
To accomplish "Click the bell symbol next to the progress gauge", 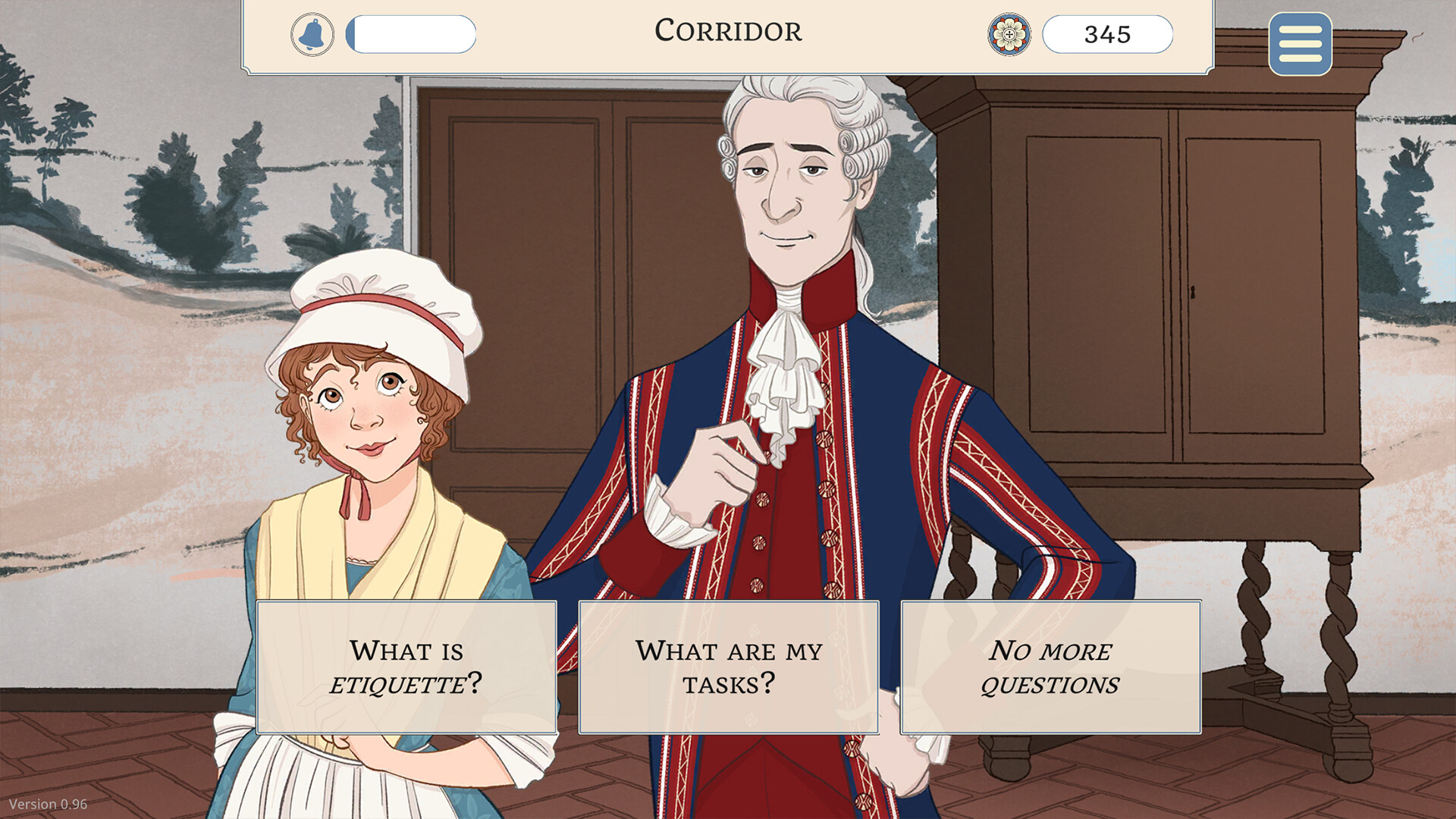I will (x=313, y=34).
